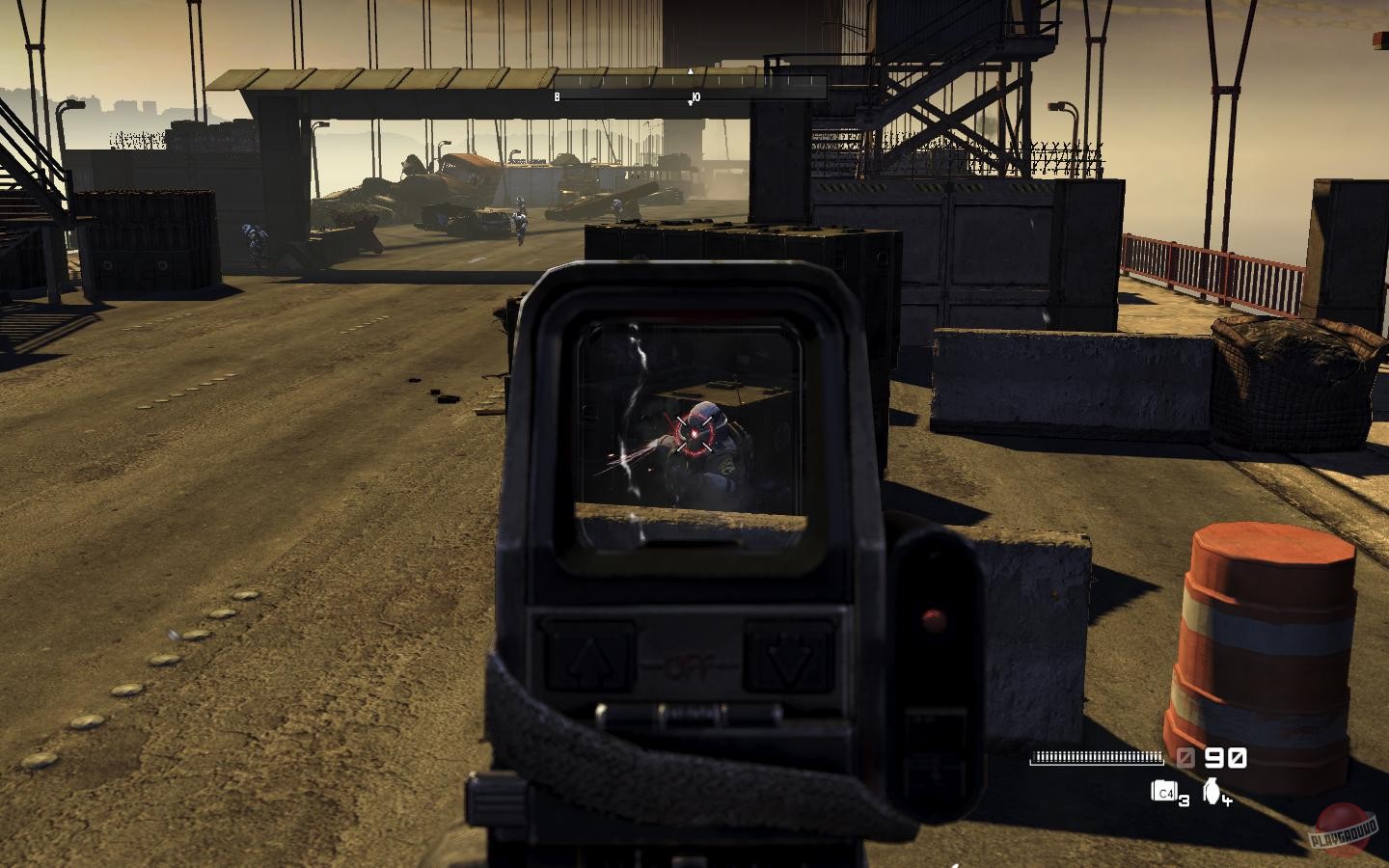This screenshot has width=1389, height=868.
Task: Select the Ю direction label on the compass
Action: click(695, 96)
